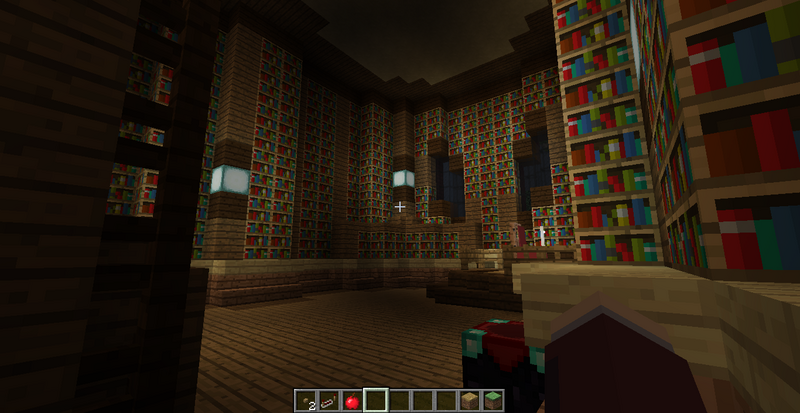Select the redstone repeater hotbar slot

click(328, 400)
